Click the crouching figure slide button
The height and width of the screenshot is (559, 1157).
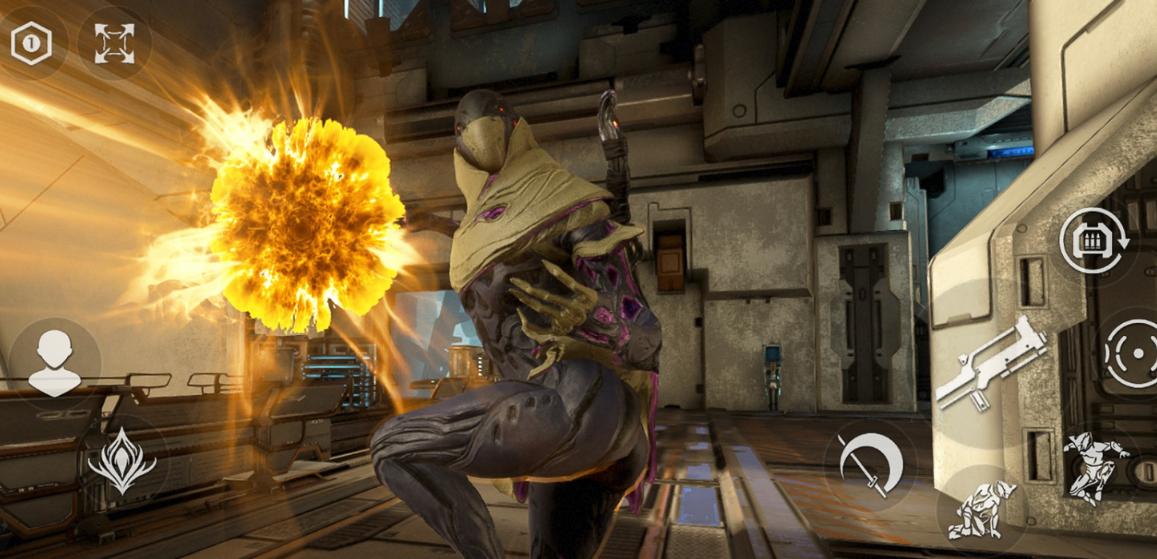(x=982, y=511)
